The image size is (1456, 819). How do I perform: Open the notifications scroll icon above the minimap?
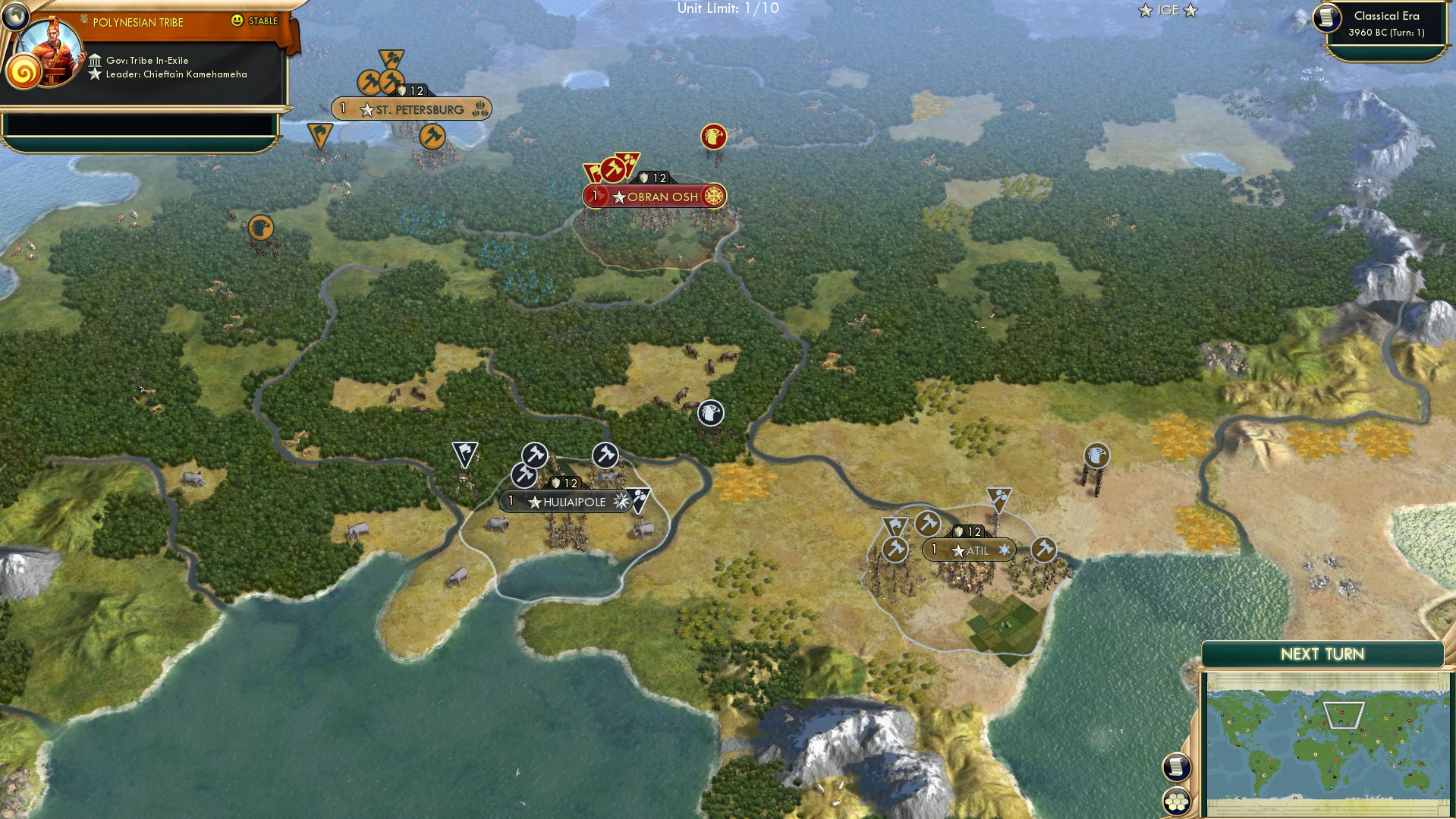click(x=1175, y=769)
